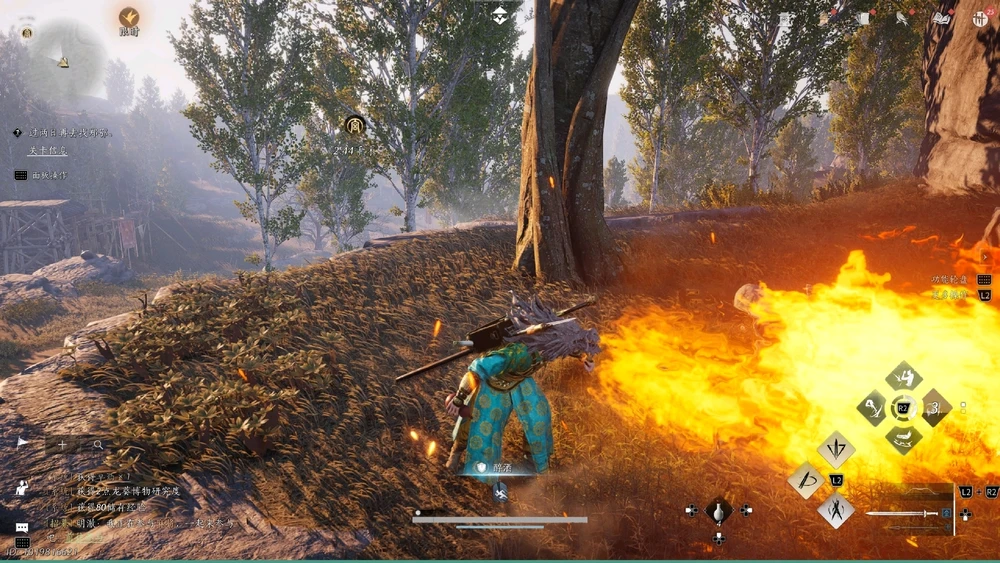Trigger the bottom L2 crossed-blades skill diamond

click(836, 511)
